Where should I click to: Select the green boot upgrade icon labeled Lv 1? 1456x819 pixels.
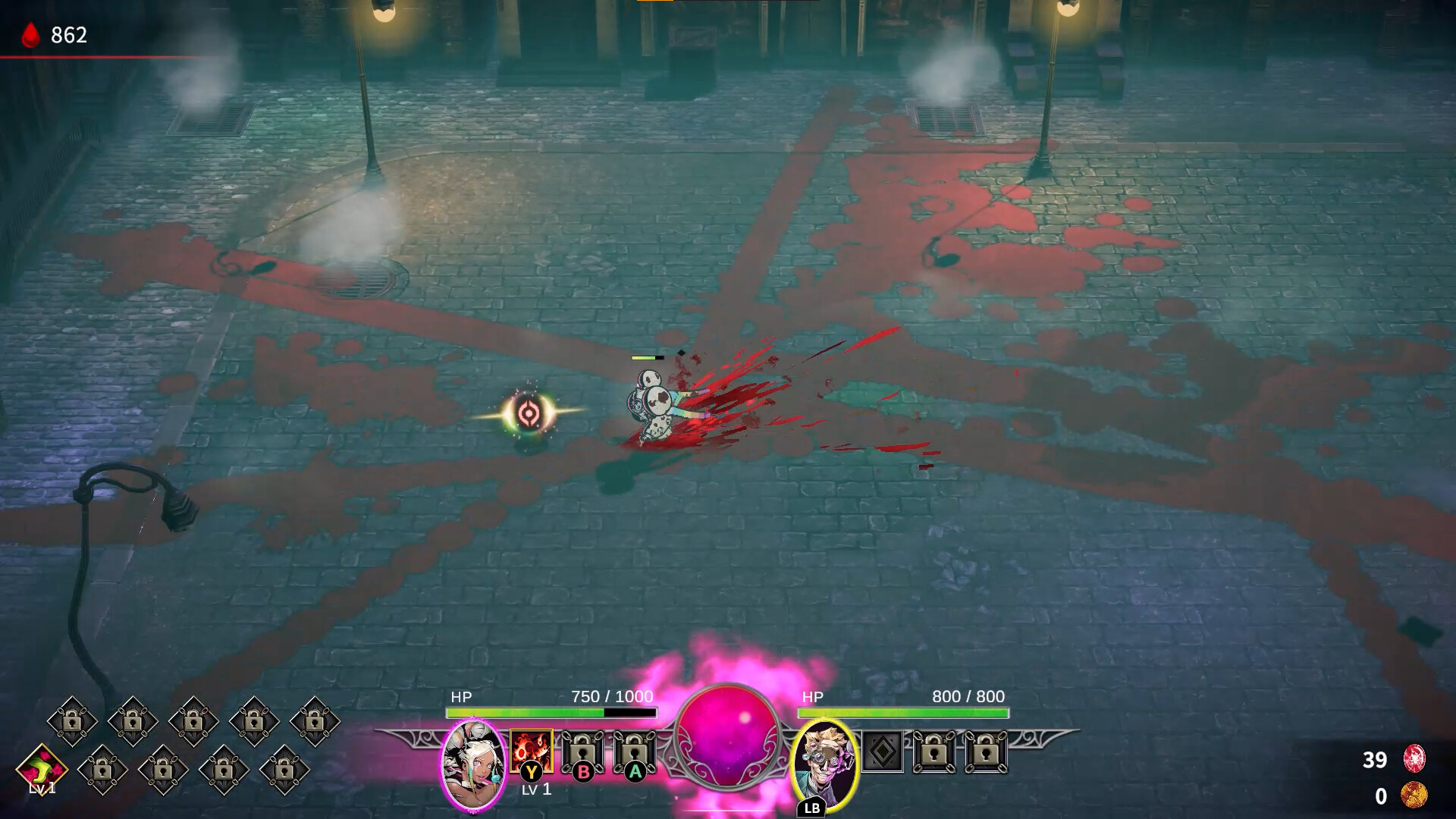43,770
